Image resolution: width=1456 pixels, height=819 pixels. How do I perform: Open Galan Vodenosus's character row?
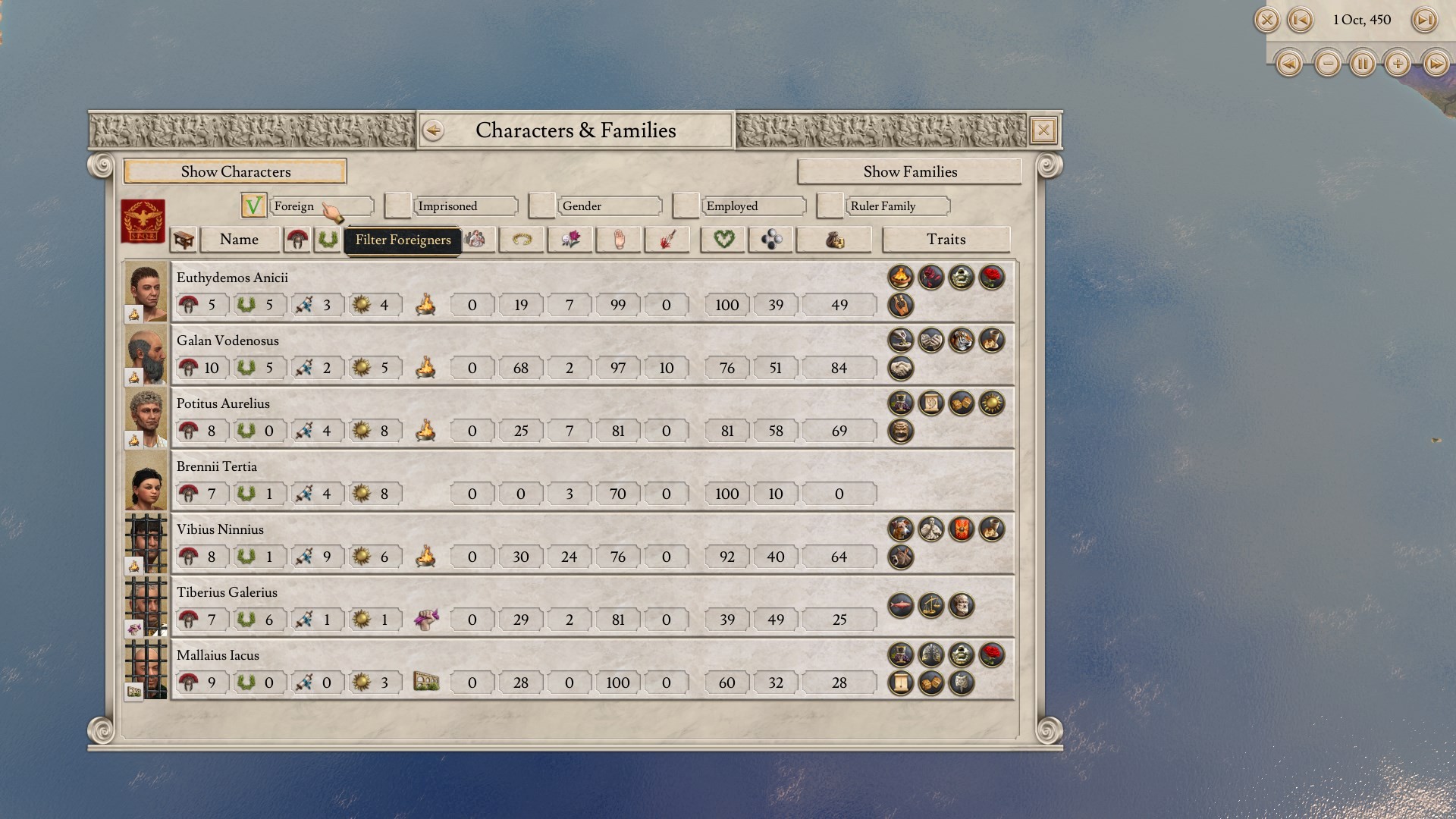227,341
